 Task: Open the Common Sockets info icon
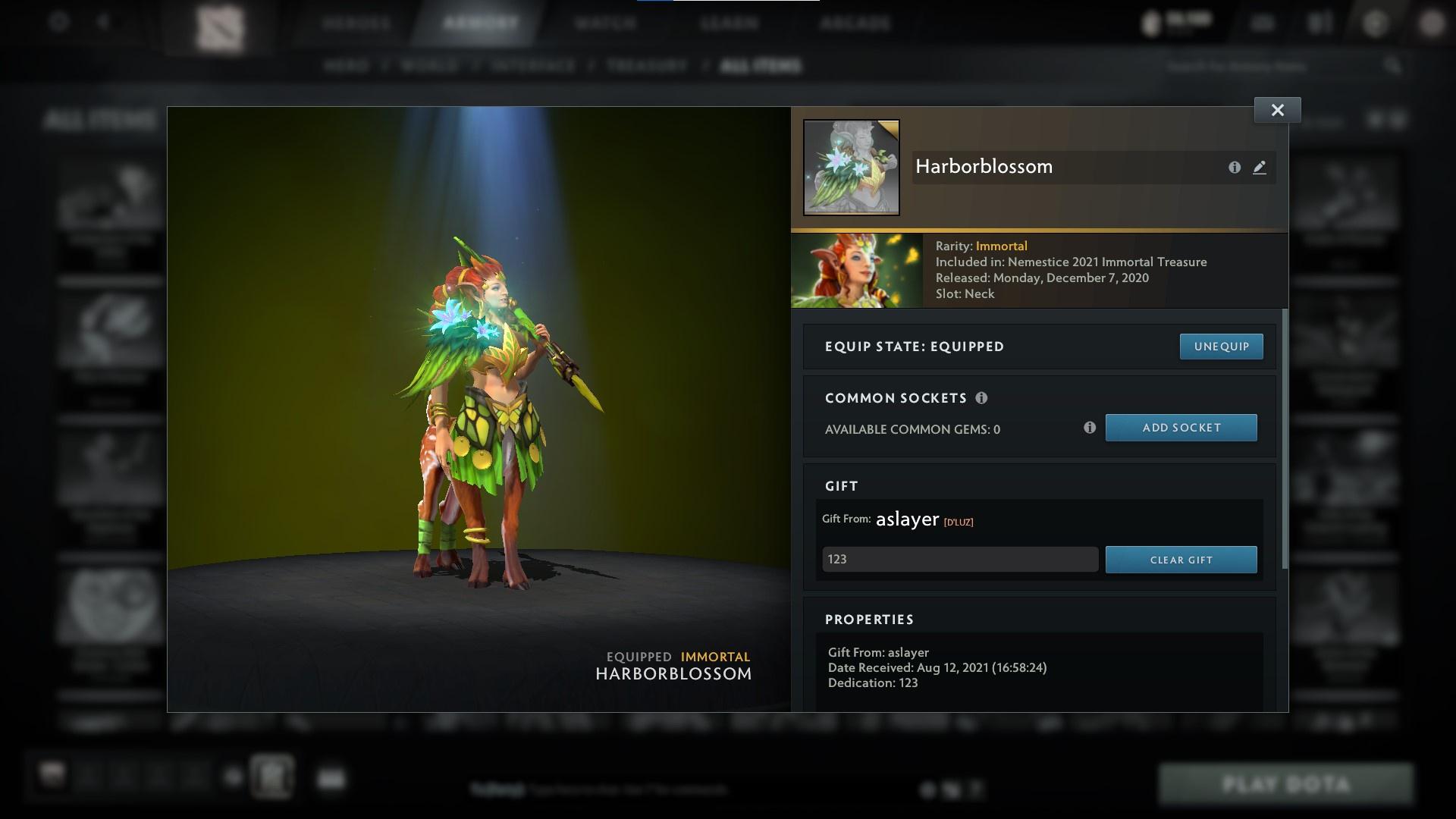(x=983, y=397)
